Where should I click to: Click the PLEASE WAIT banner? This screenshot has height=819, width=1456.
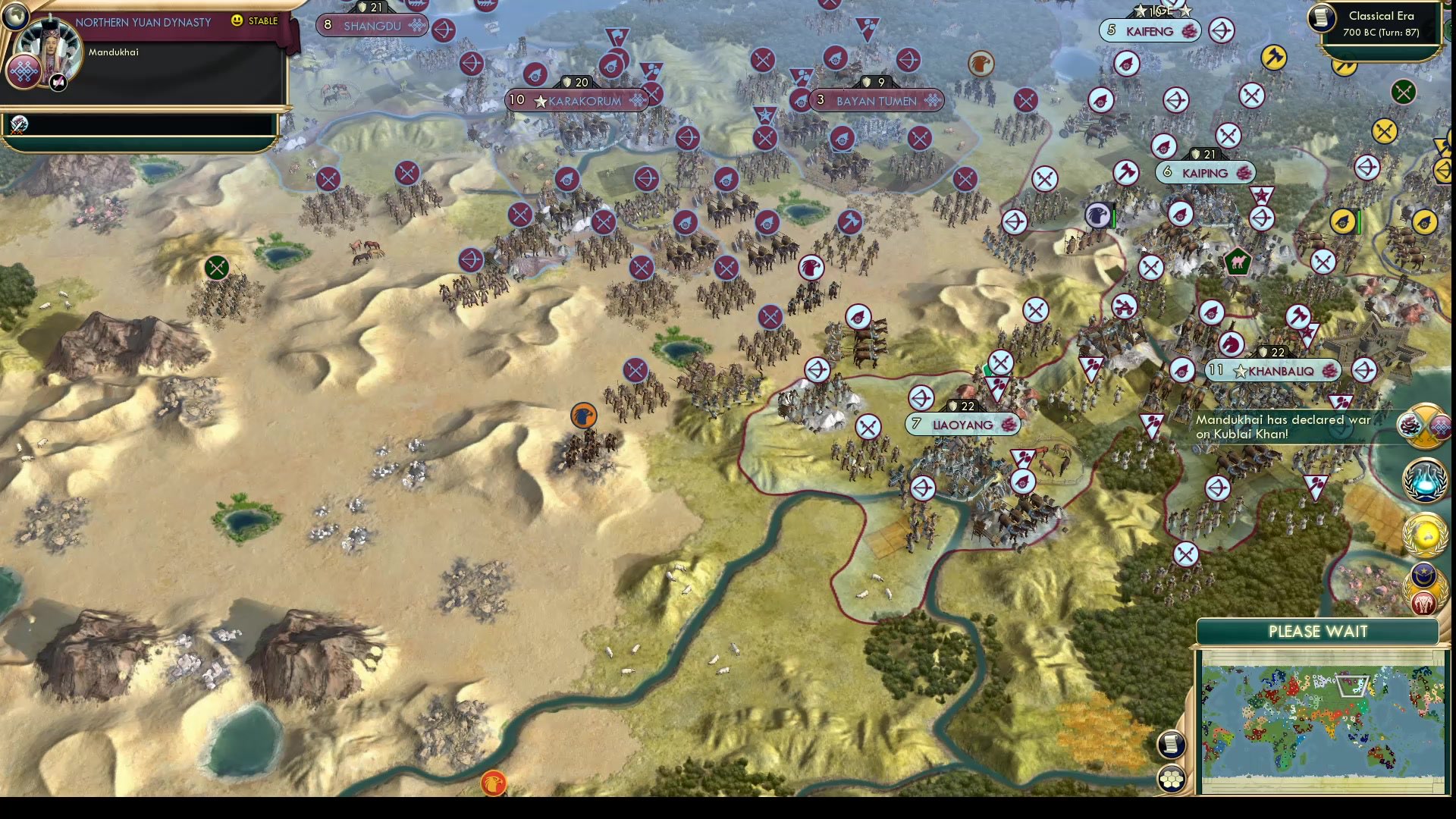tap(1318, 631)
